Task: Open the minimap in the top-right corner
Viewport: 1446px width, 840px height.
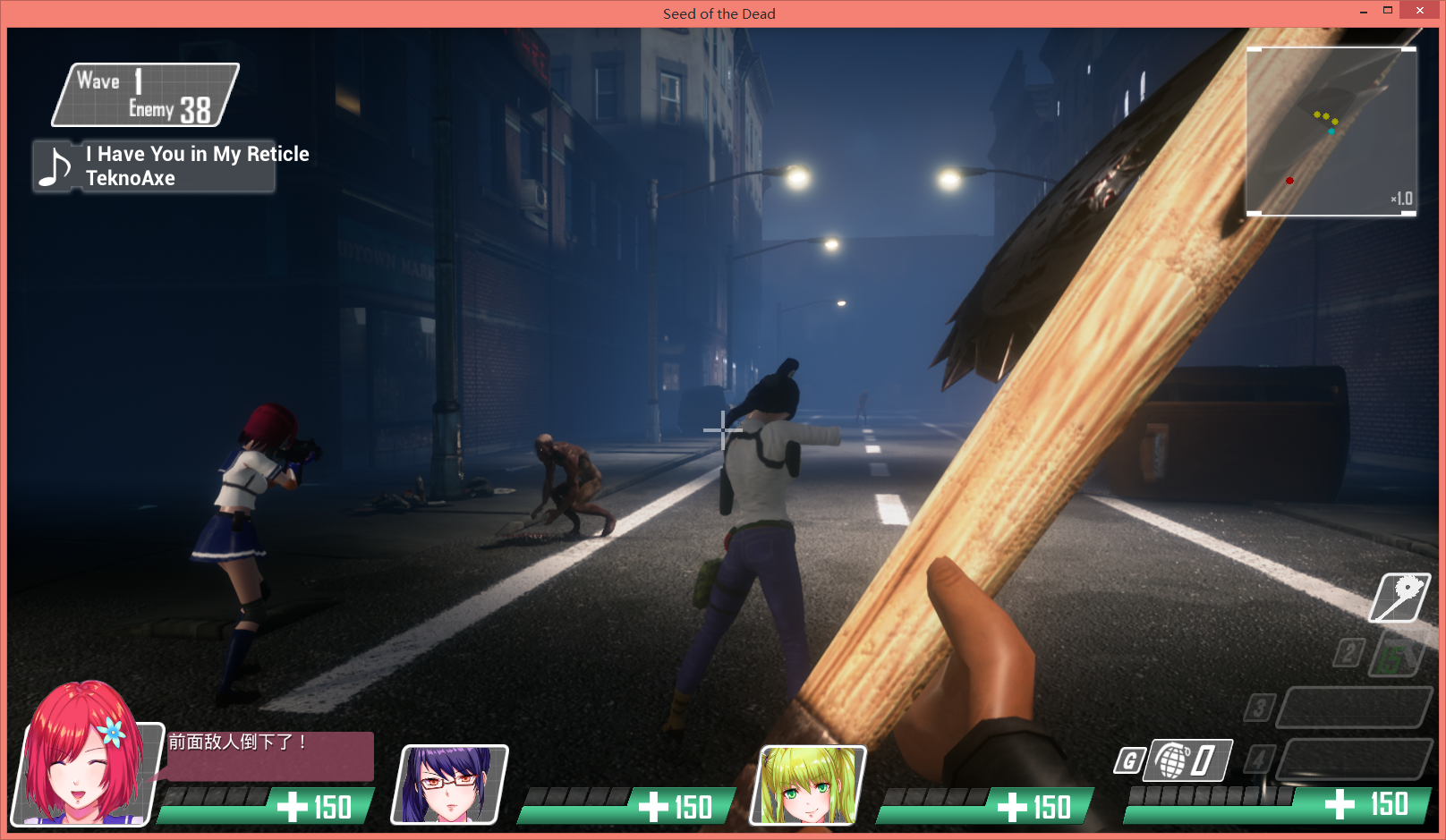Action: [1331, 130]
